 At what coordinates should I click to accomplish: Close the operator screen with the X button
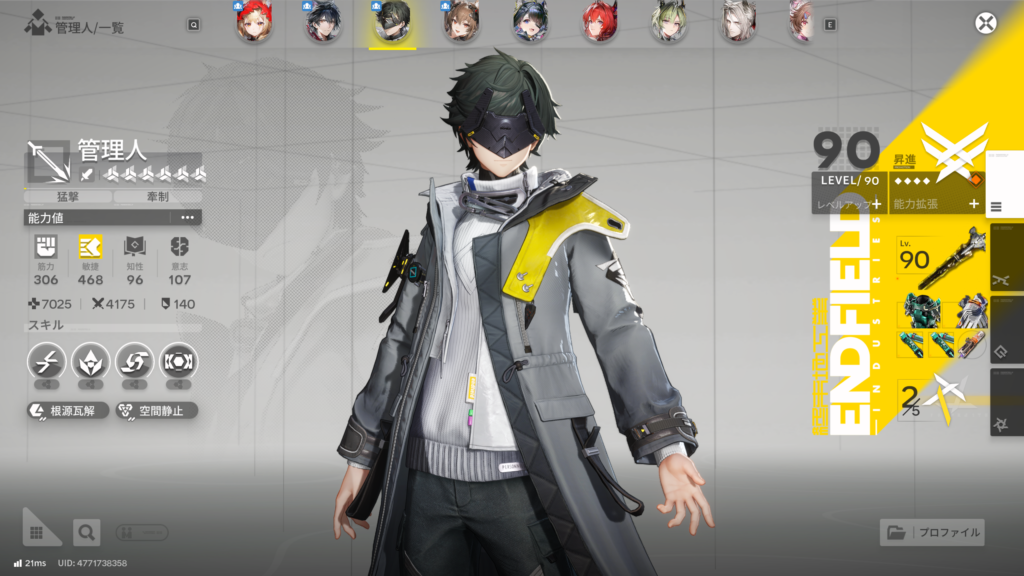click(986, 23)
